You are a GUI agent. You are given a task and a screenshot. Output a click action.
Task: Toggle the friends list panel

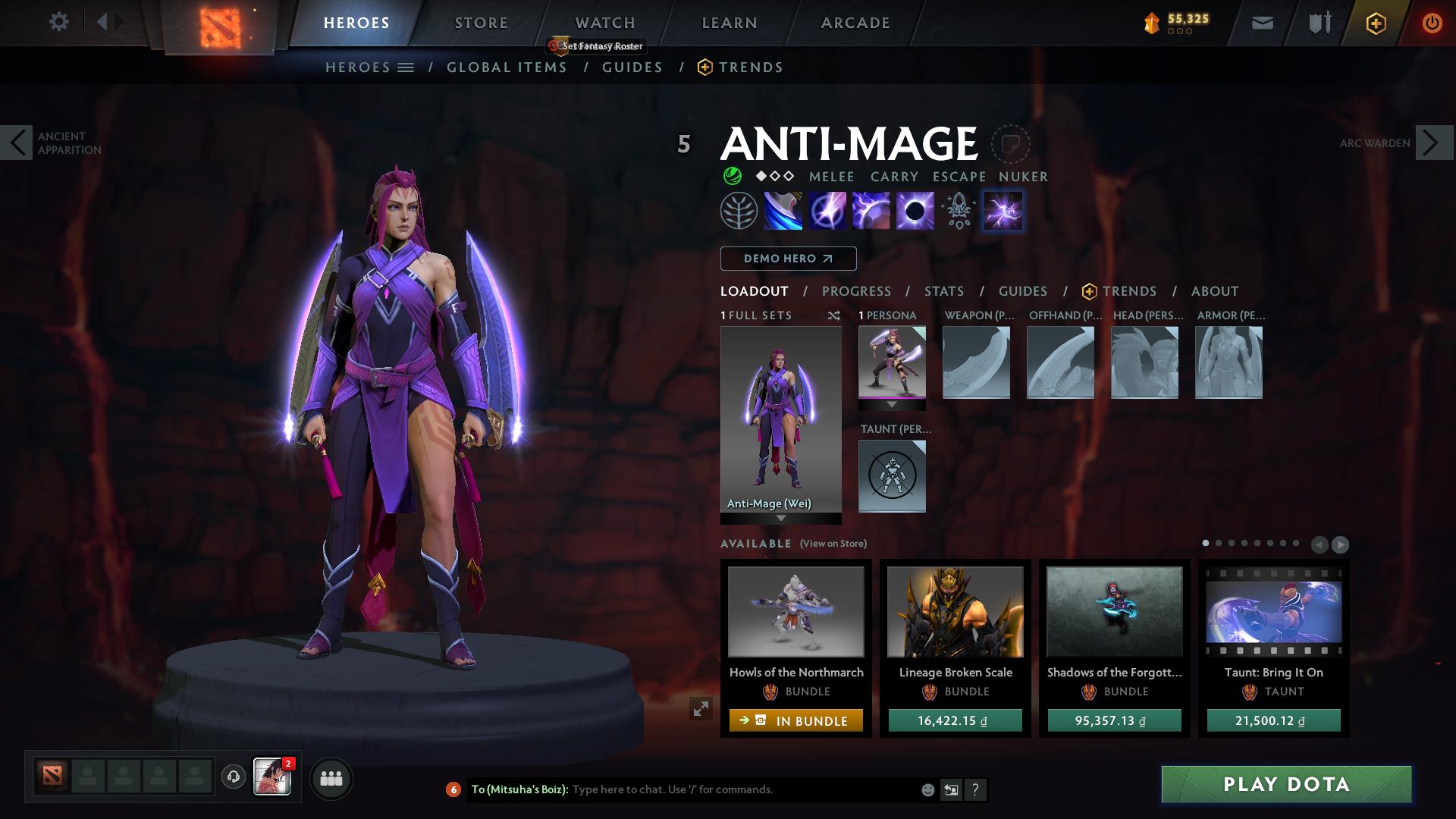point(330,778)
